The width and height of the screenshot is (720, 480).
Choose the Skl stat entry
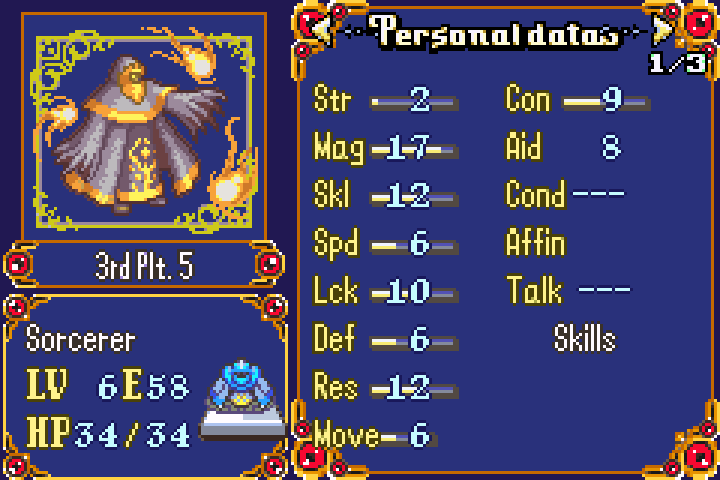385,196
